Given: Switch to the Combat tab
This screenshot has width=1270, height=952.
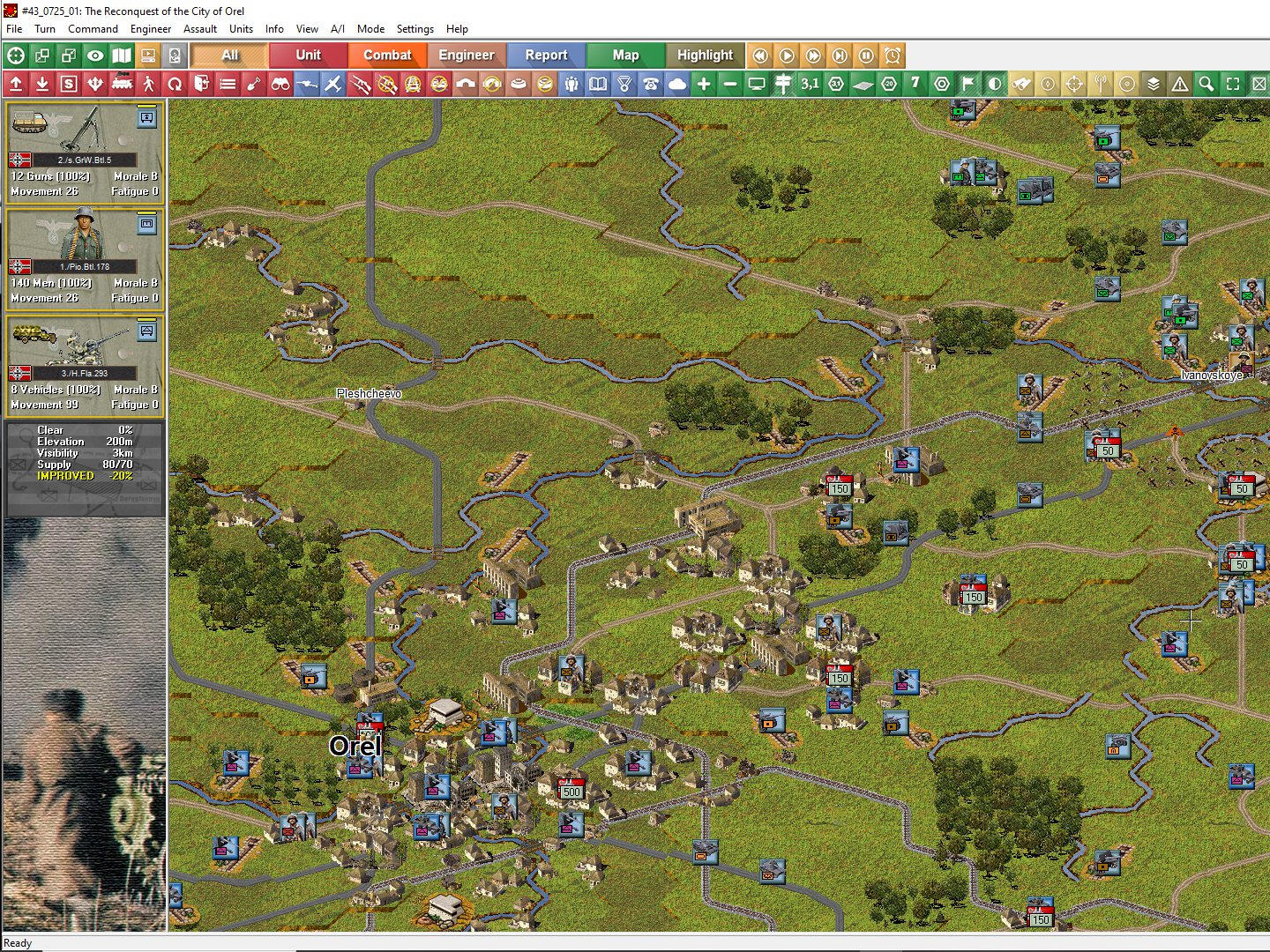Looking at the screenshot, I should point(388,55).
